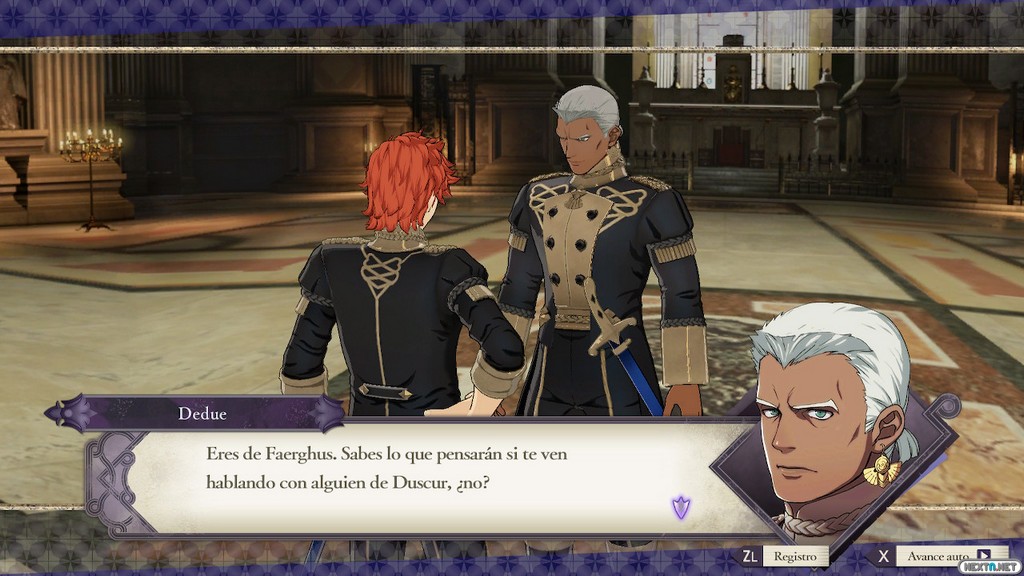Open the Registro dialogue log
1024x576 pixels.
coord(796,556)
